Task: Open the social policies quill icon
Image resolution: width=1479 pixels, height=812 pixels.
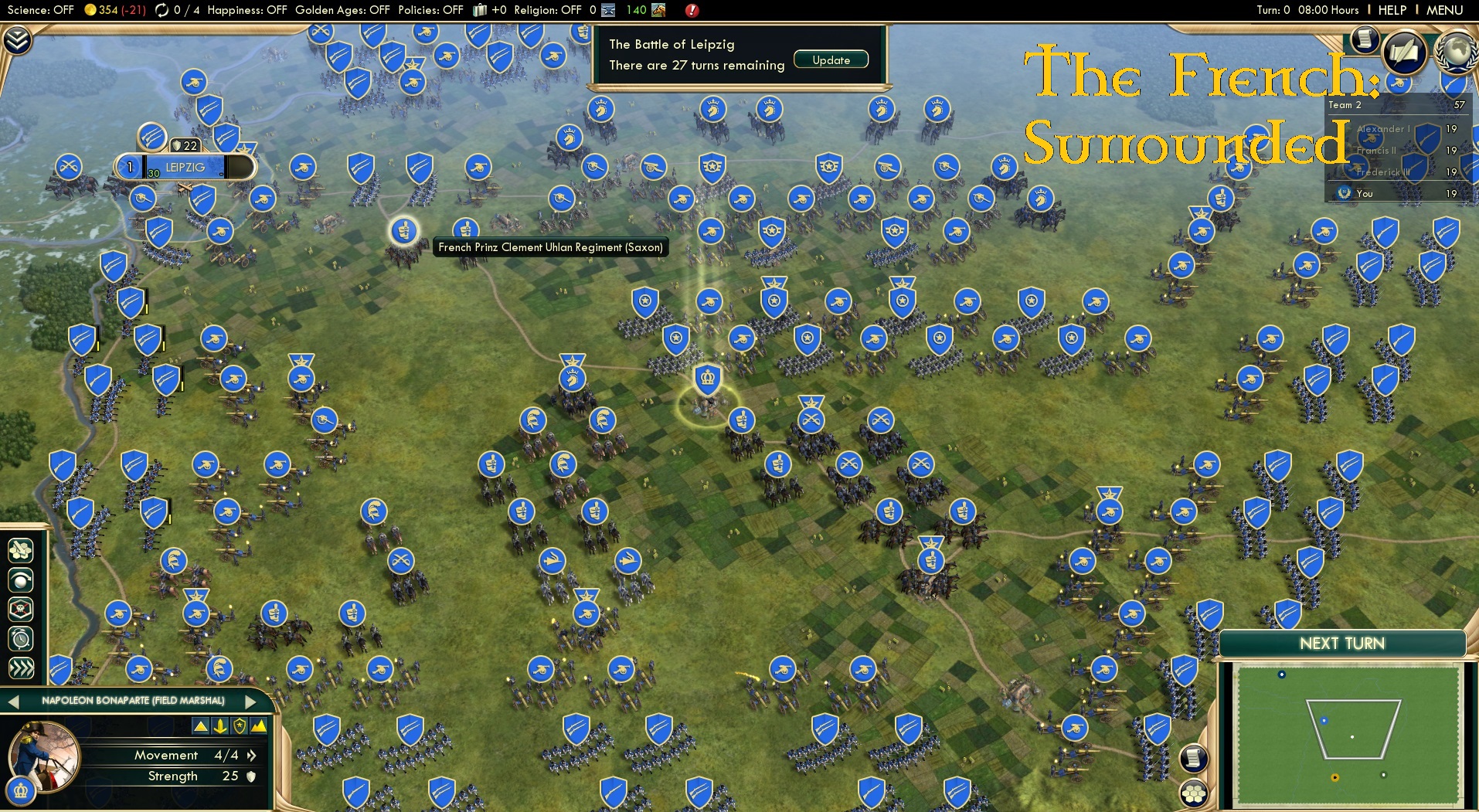Action: (1406, 51)
